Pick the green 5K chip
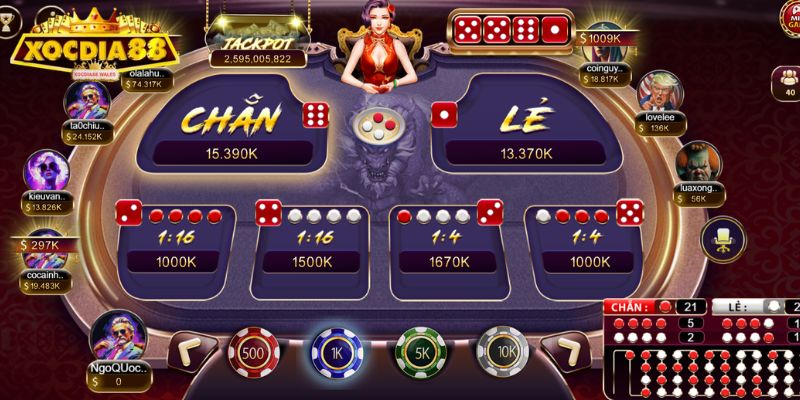This screenshot has width=800, height=400. pos(421,353)
